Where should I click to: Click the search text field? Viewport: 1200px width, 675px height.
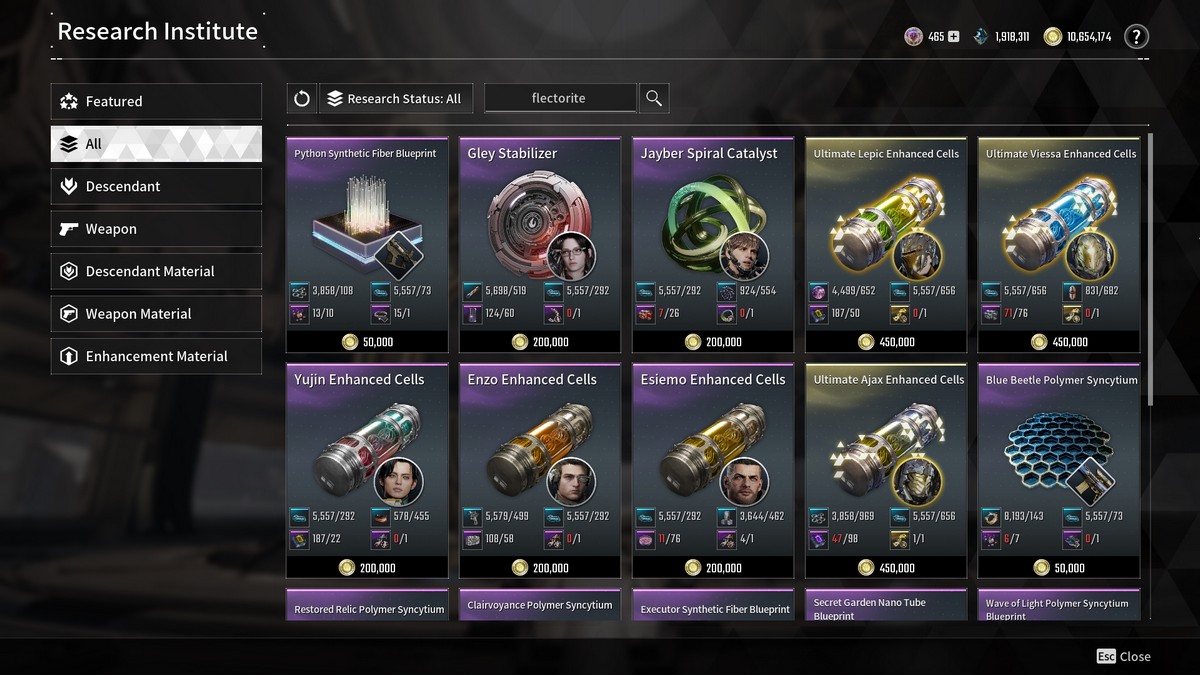click(559, 98)
